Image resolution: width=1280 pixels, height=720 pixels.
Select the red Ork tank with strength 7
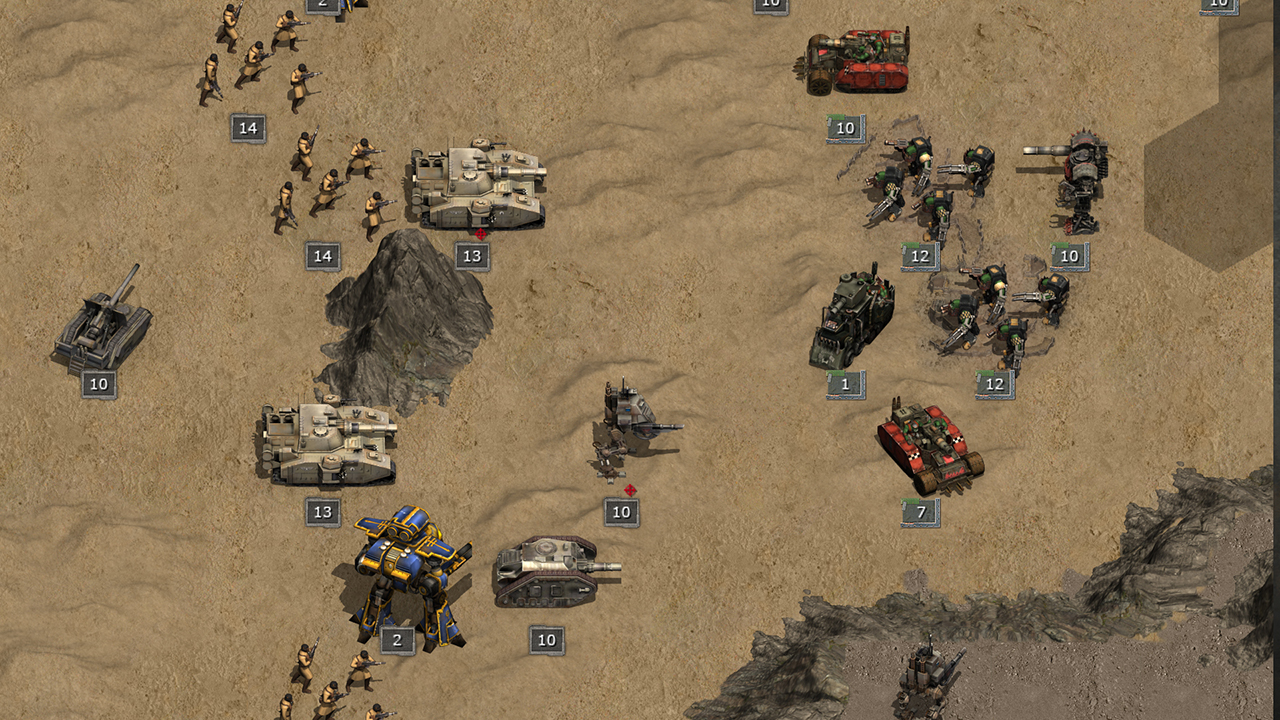[929, 447]
